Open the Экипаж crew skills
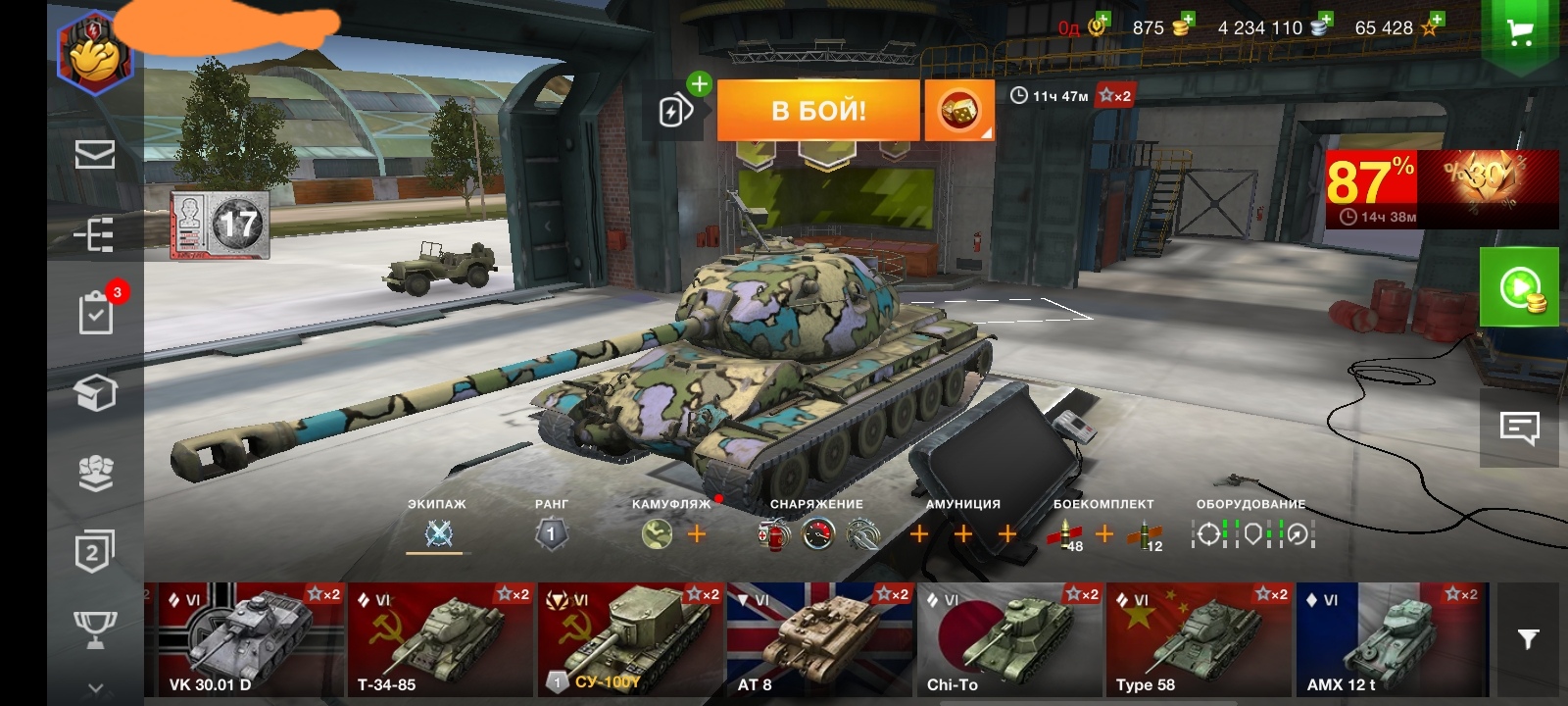The image size is (1568, 706). [438, 533]
